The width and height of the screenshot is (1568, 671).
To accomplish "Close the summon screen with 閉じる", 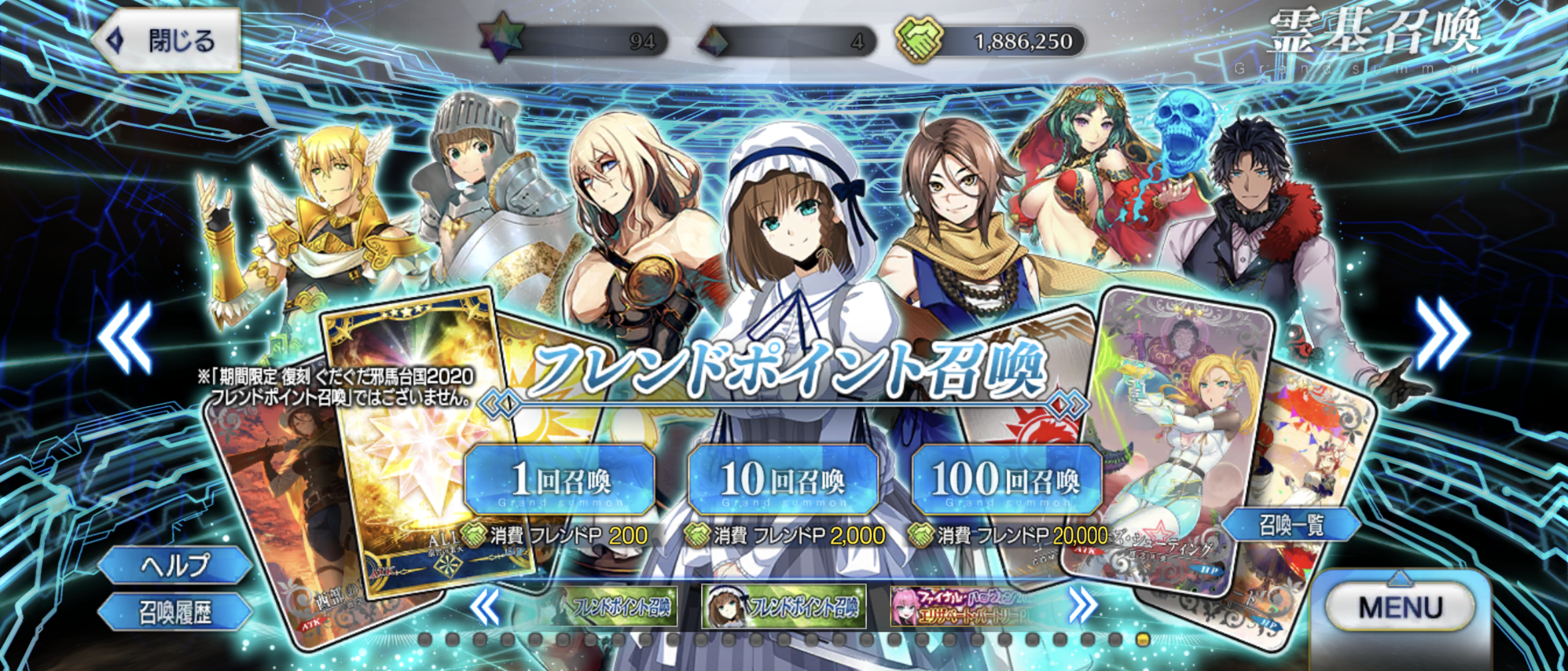I will click(165, 42).
